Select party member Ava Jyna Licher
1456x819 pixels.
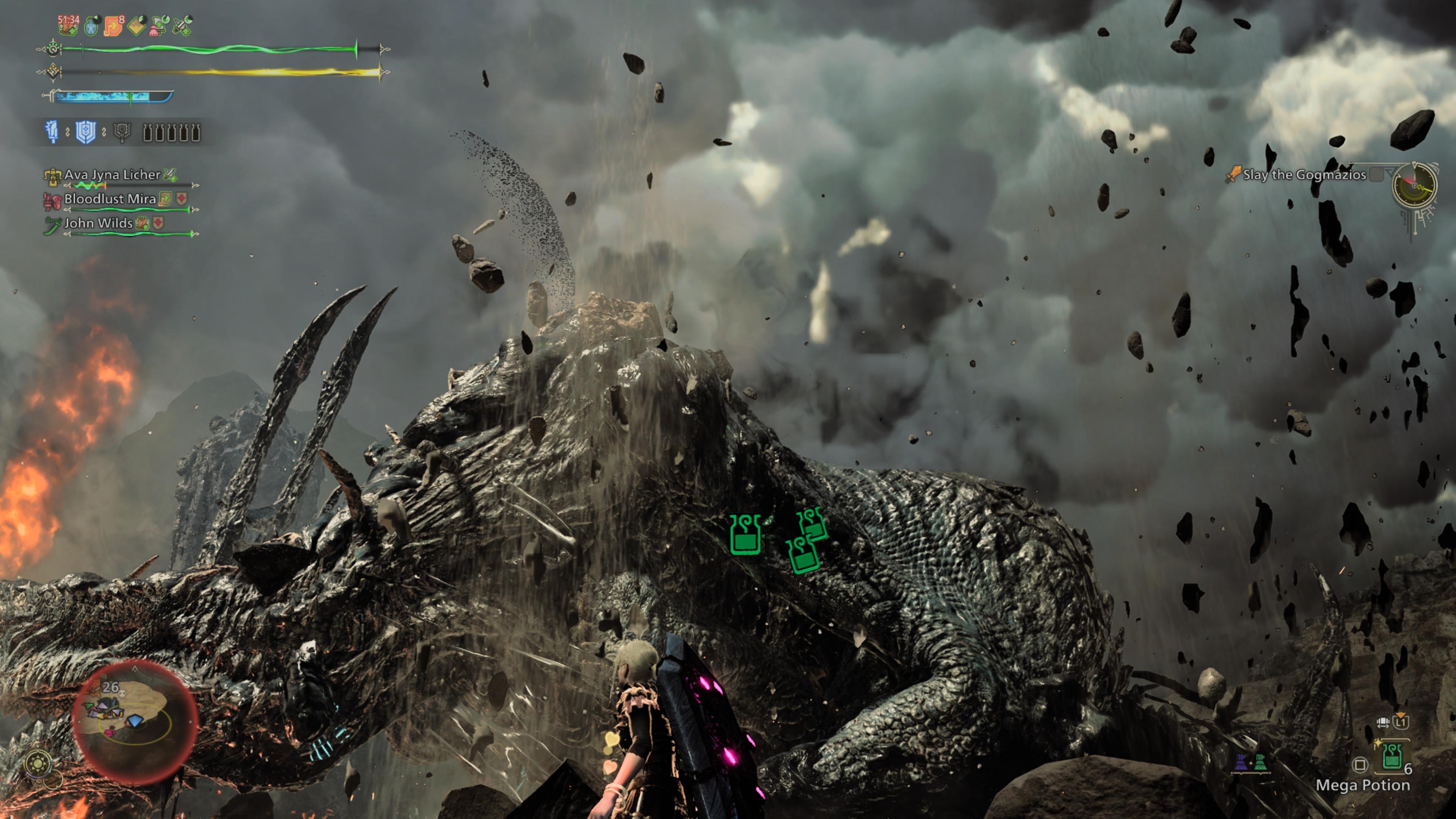point(112,175)
